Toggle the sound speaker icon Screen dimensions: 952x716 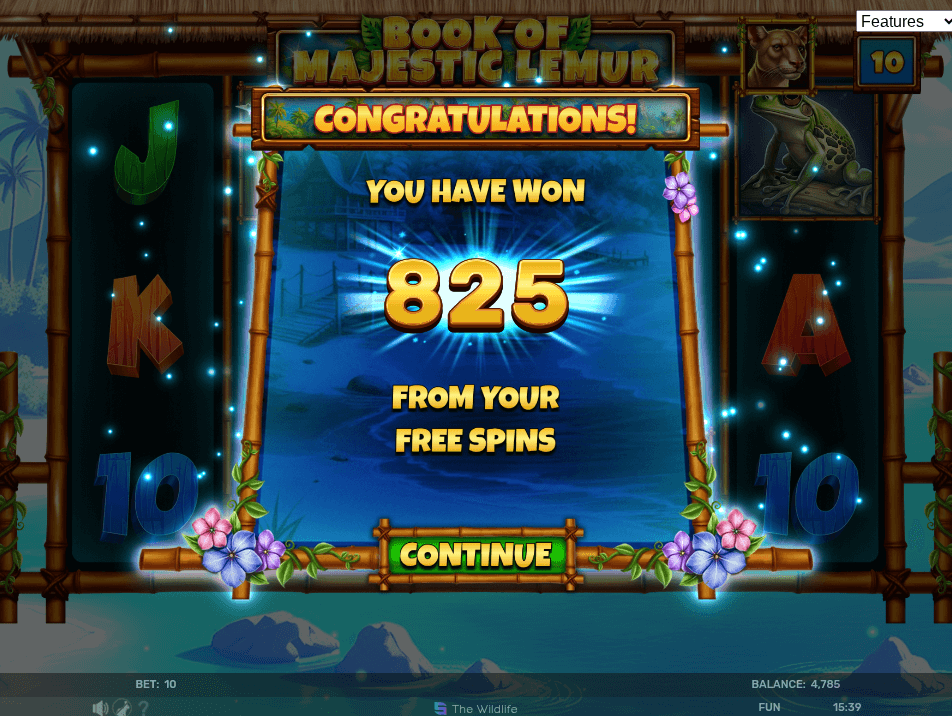(99, 708)
